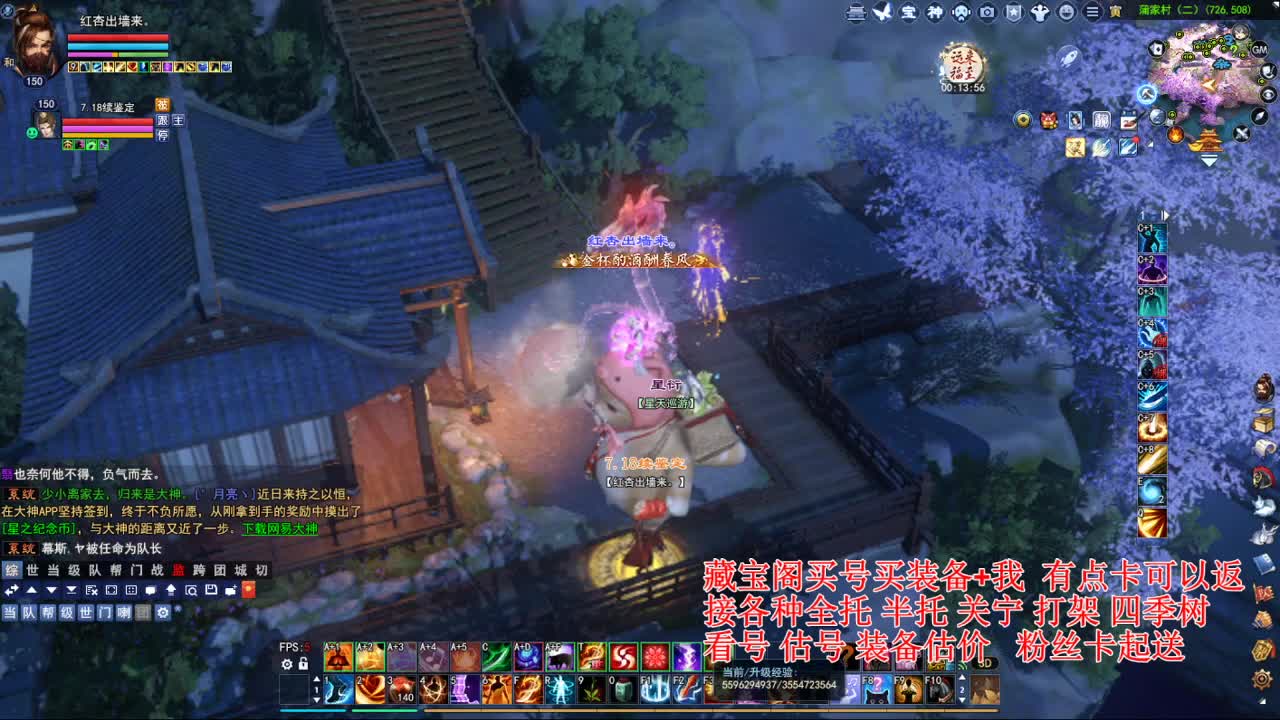Cast the skill in hotkey slot 1

338,689
